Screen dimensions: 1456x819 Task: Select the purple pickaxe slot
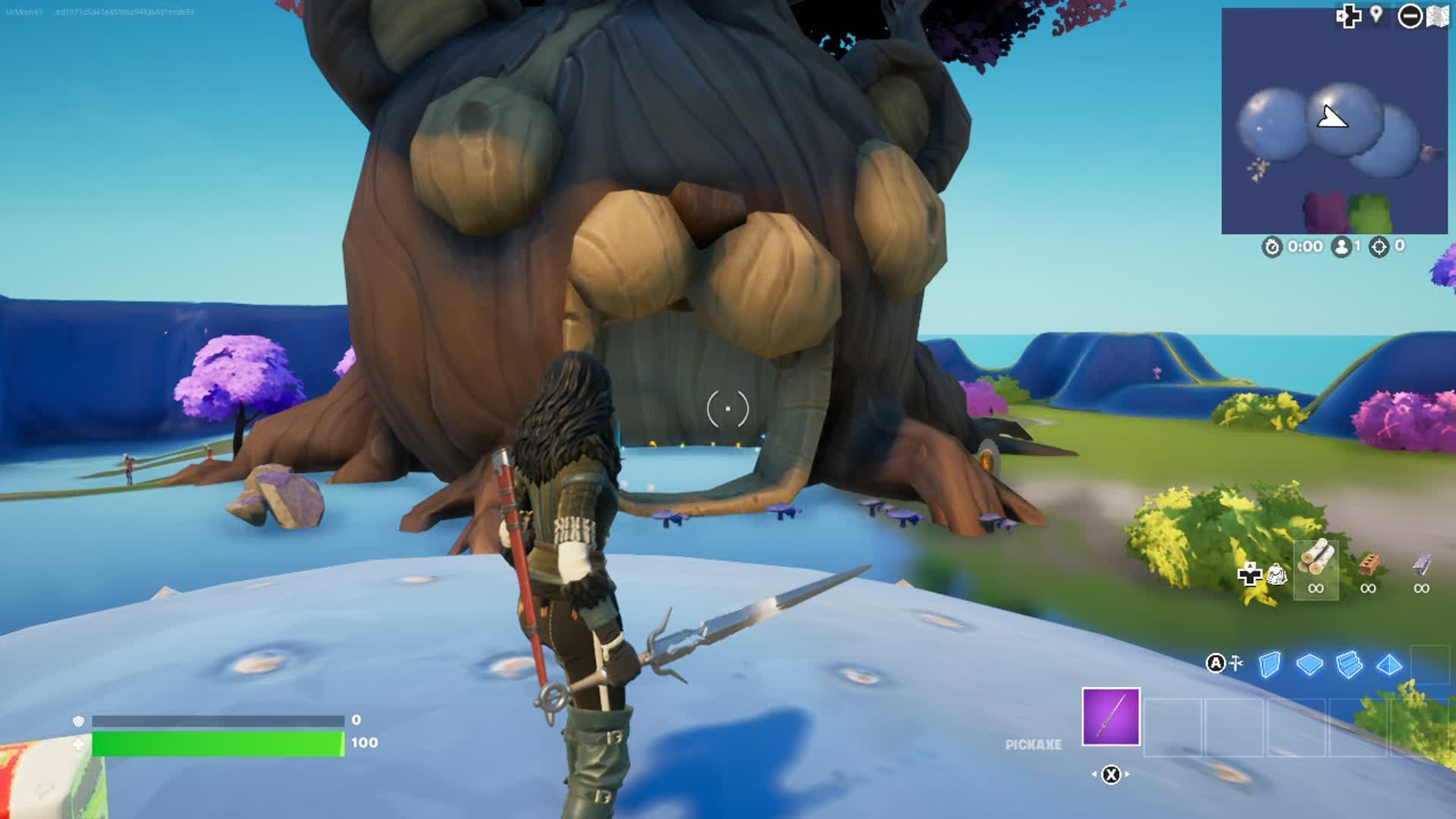[x=1110, y=717]
